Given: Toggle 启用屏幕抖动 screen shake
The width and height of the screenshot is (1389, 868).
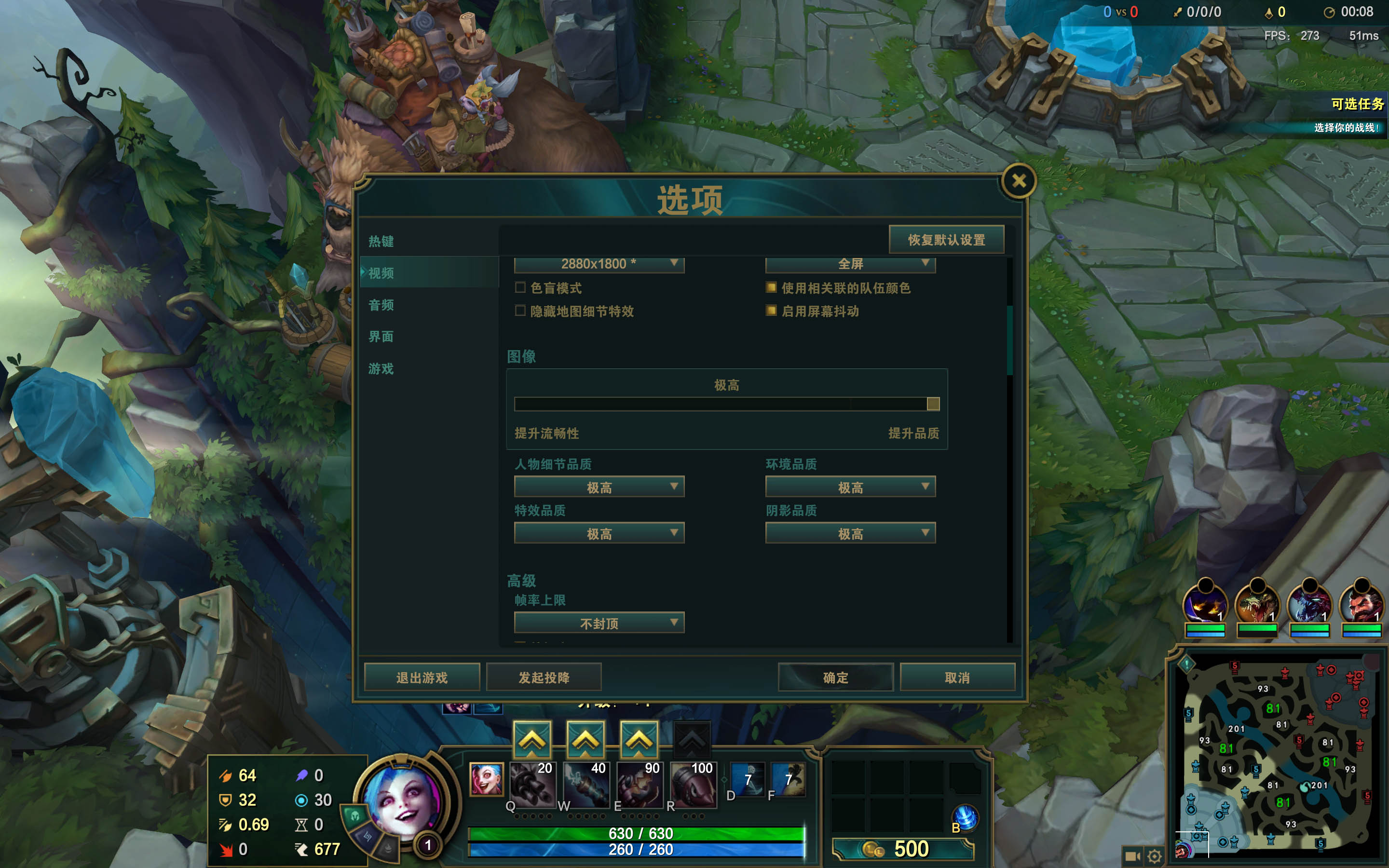Looking at the screenshot, I should [x=771, y=311].
